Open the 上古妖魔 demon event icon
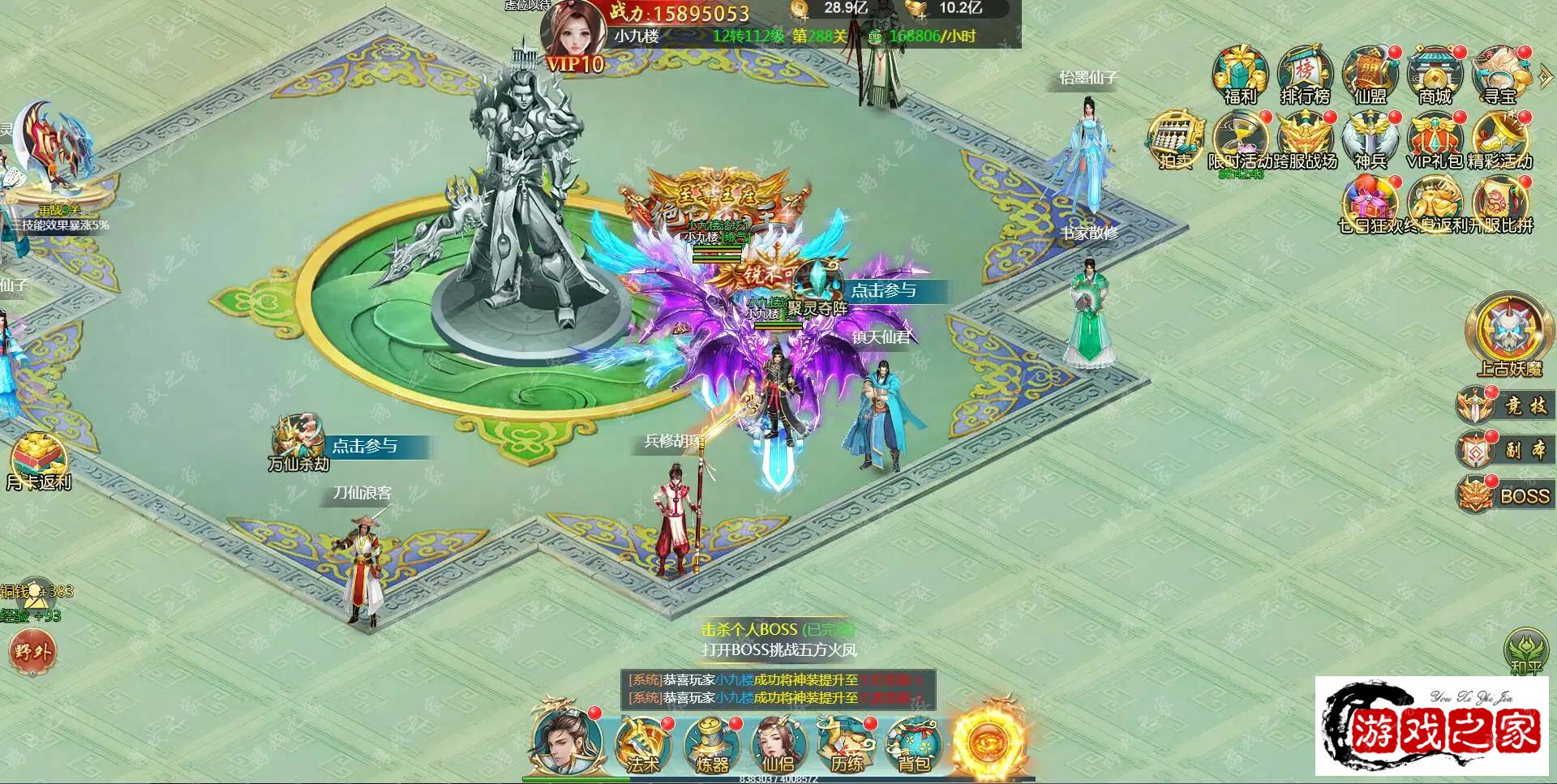 tap(1508, 334)
